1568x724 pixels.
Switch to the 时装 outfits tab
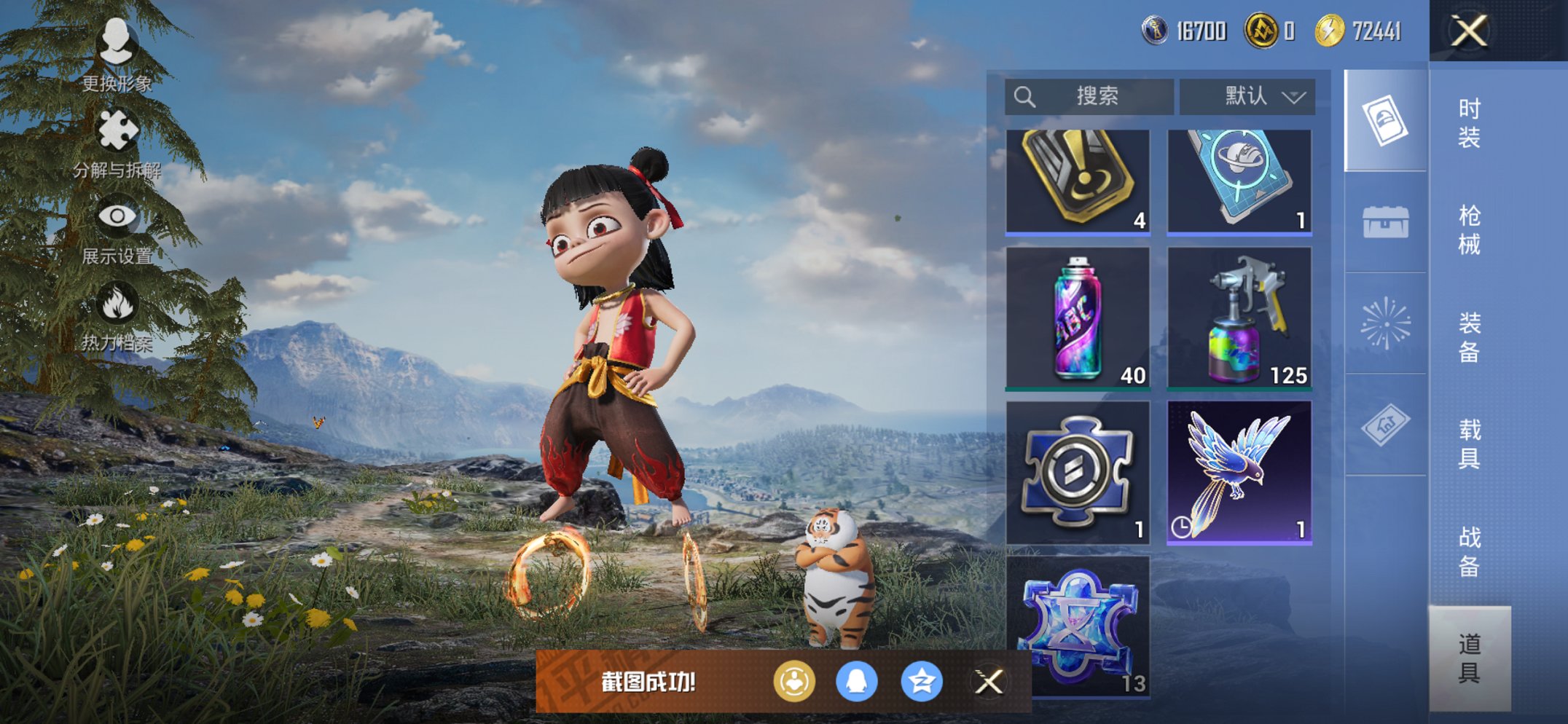click(x=1469, y=123)
